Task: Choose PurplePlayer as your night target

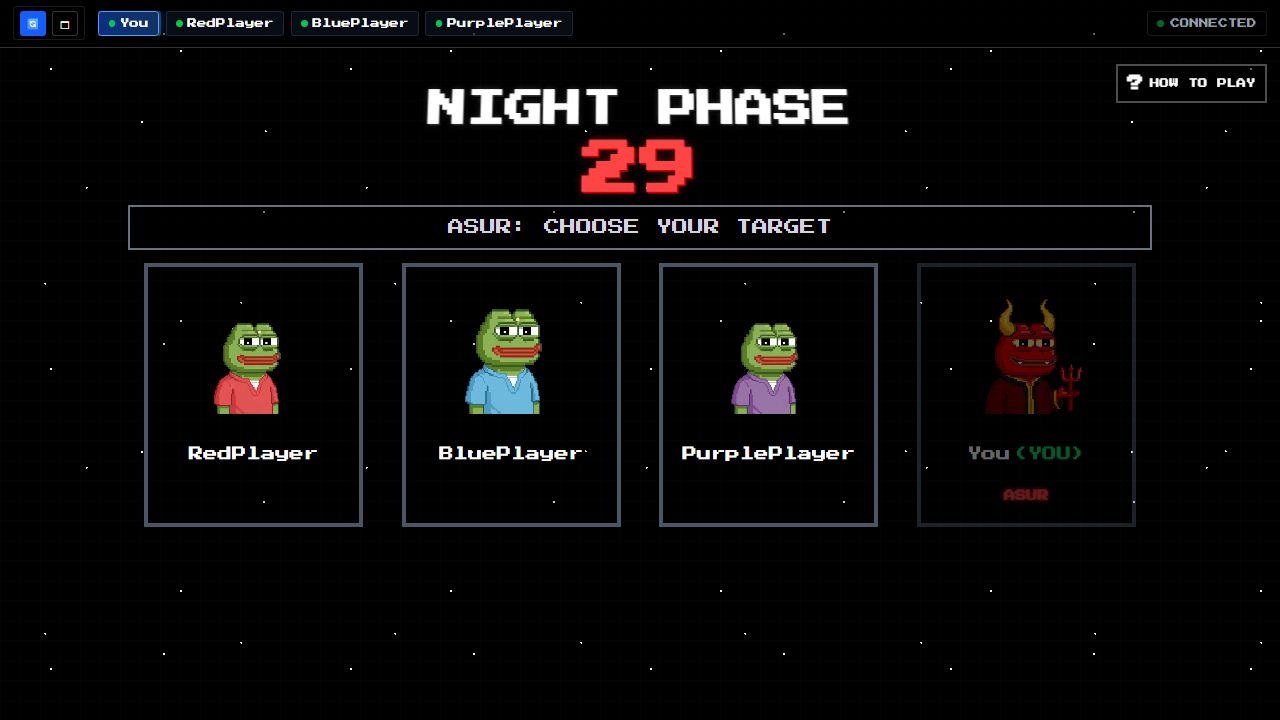Action: 768,394
